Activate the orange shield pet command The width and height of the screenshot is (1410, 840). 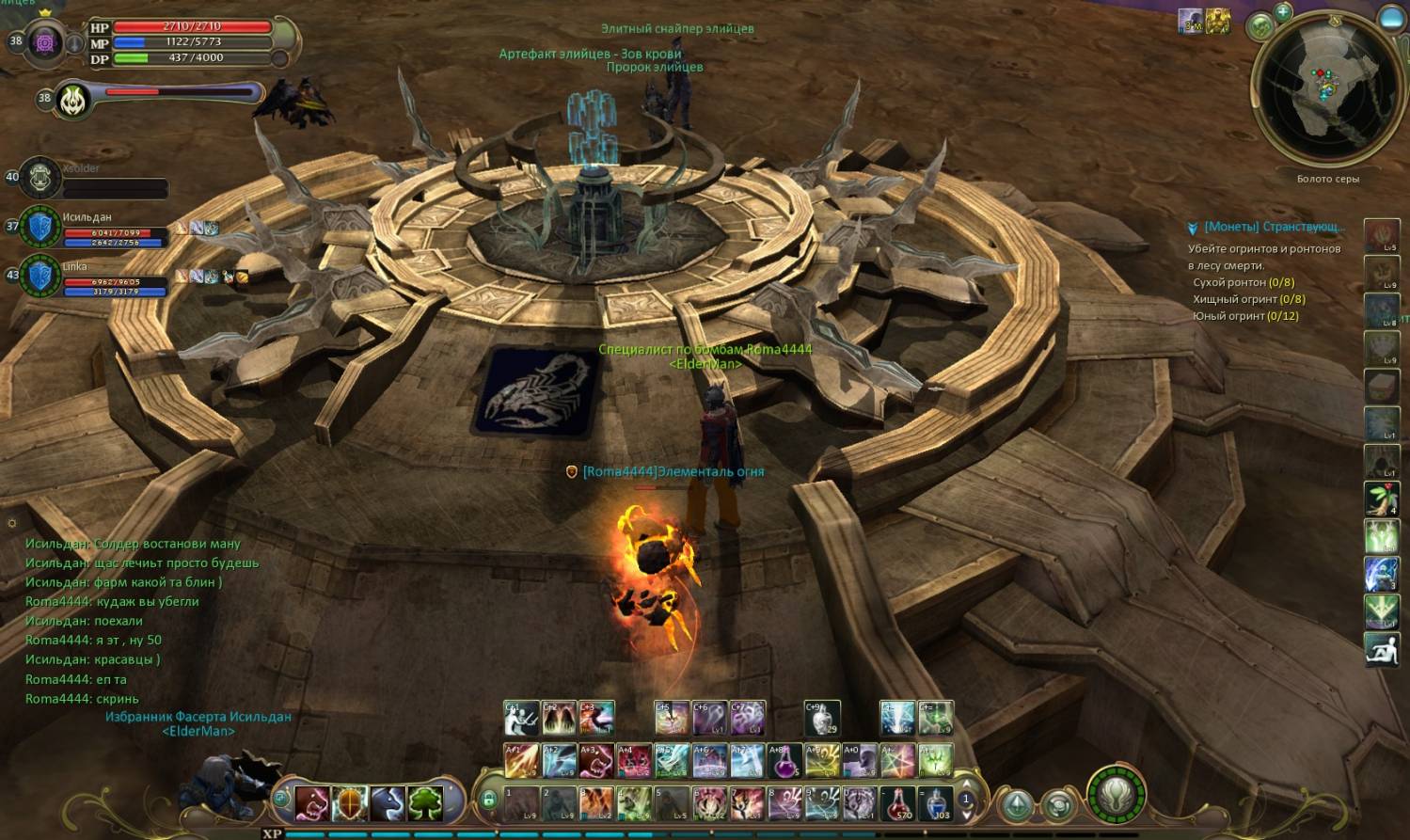click(x=350, y=803)
